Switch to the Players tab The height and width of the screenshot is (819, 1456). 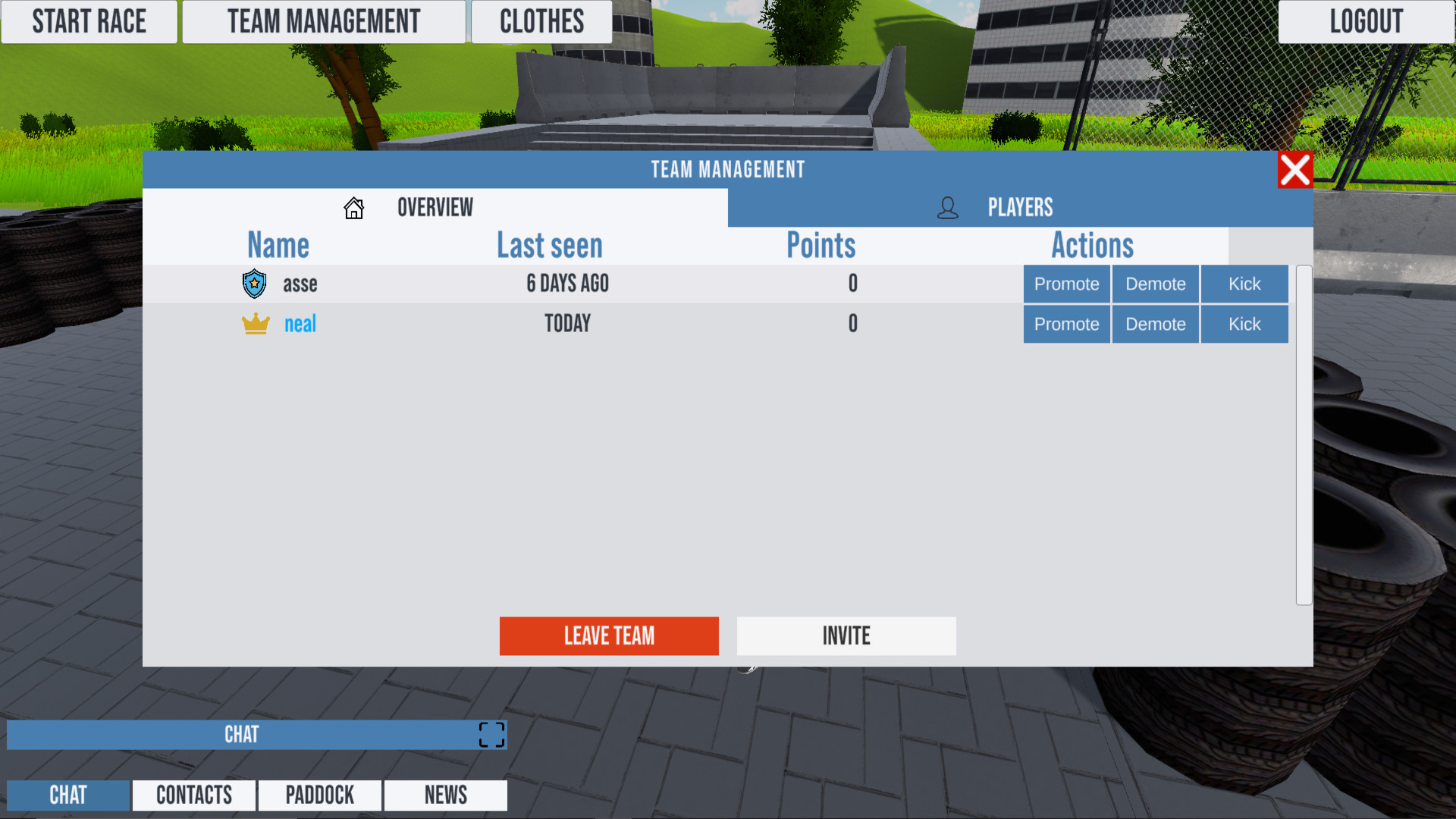(x=1020, y=208)
